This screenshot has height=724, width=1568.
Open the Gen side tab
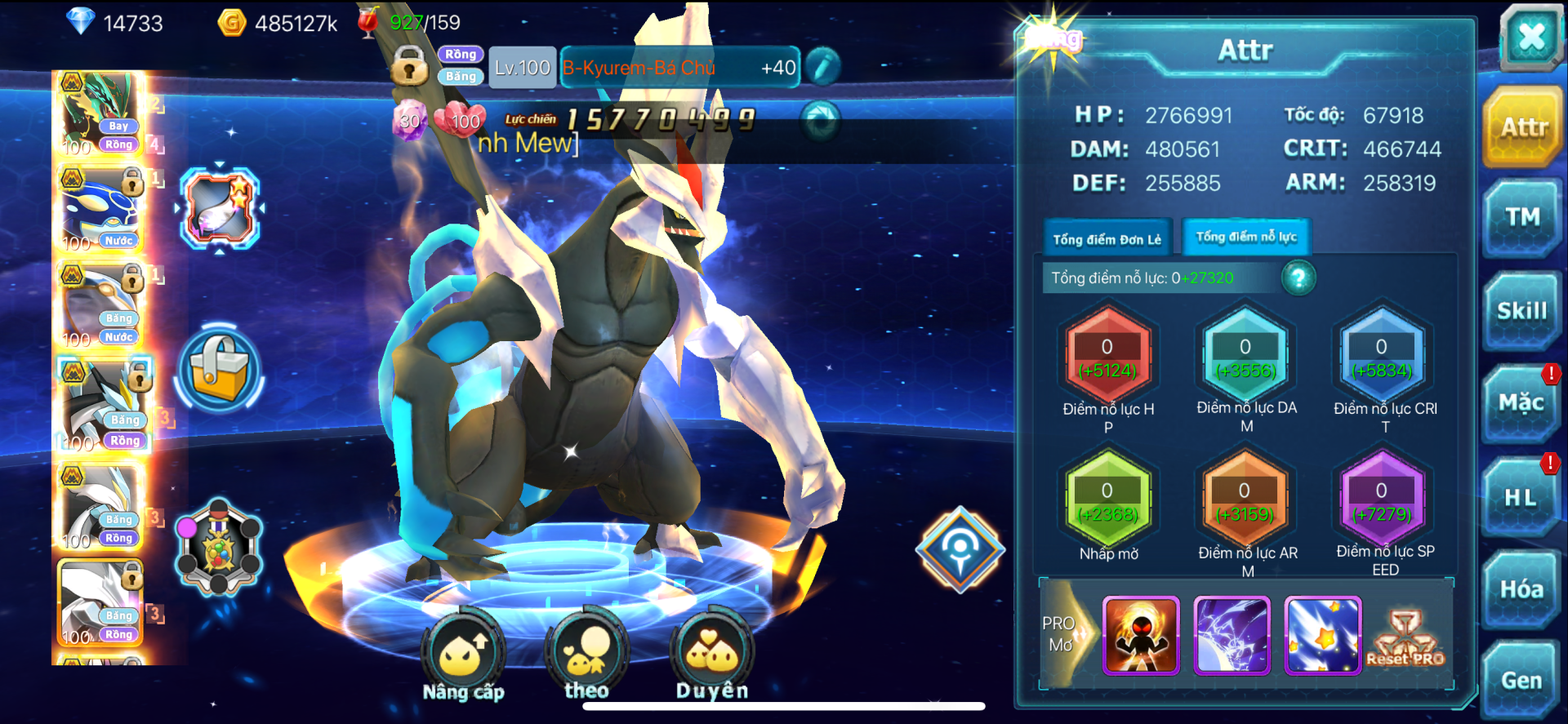click(x=1521, y=680)
